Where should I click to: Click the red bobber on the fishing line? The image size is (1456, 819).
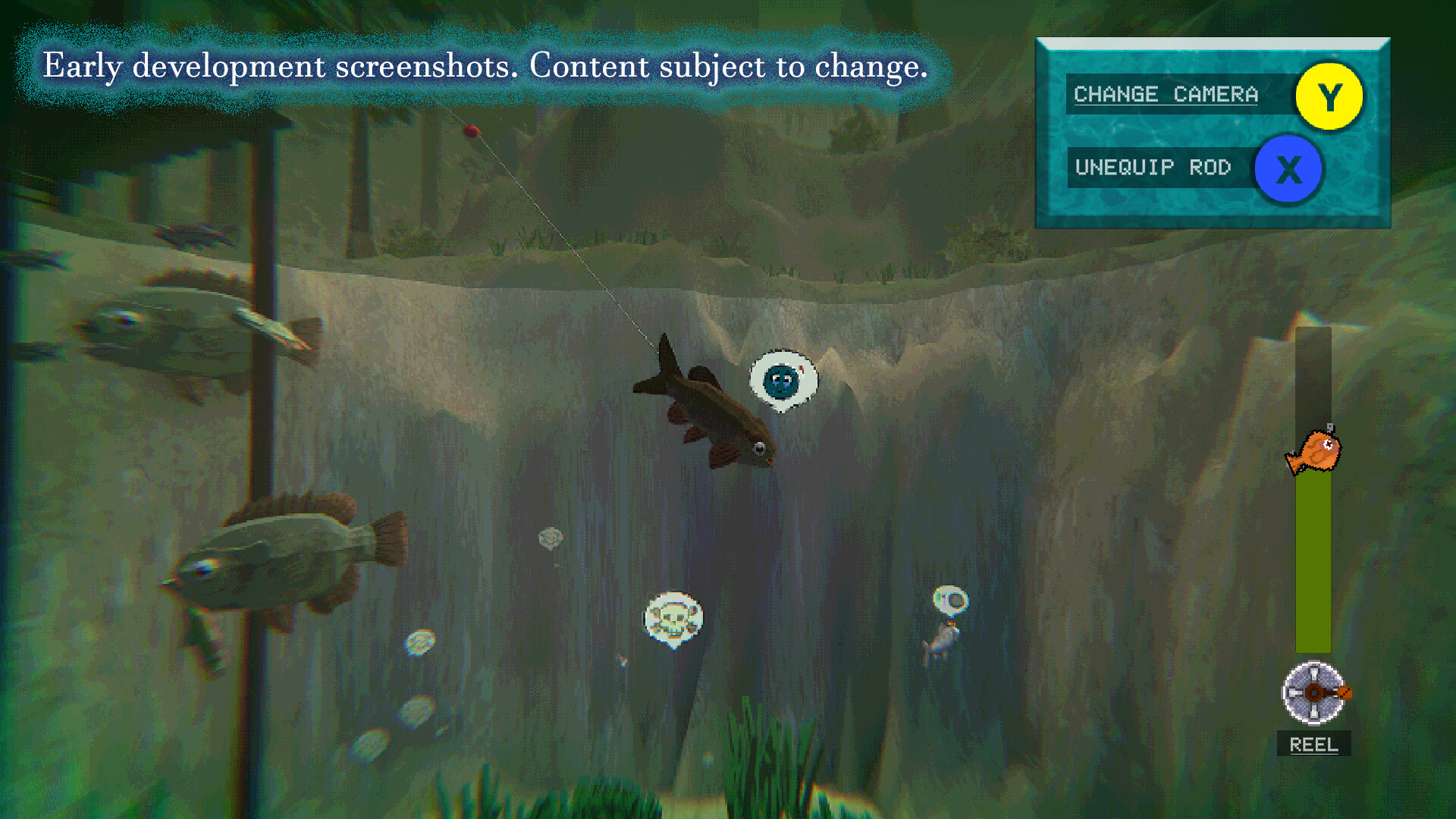(x=471, y=131)
